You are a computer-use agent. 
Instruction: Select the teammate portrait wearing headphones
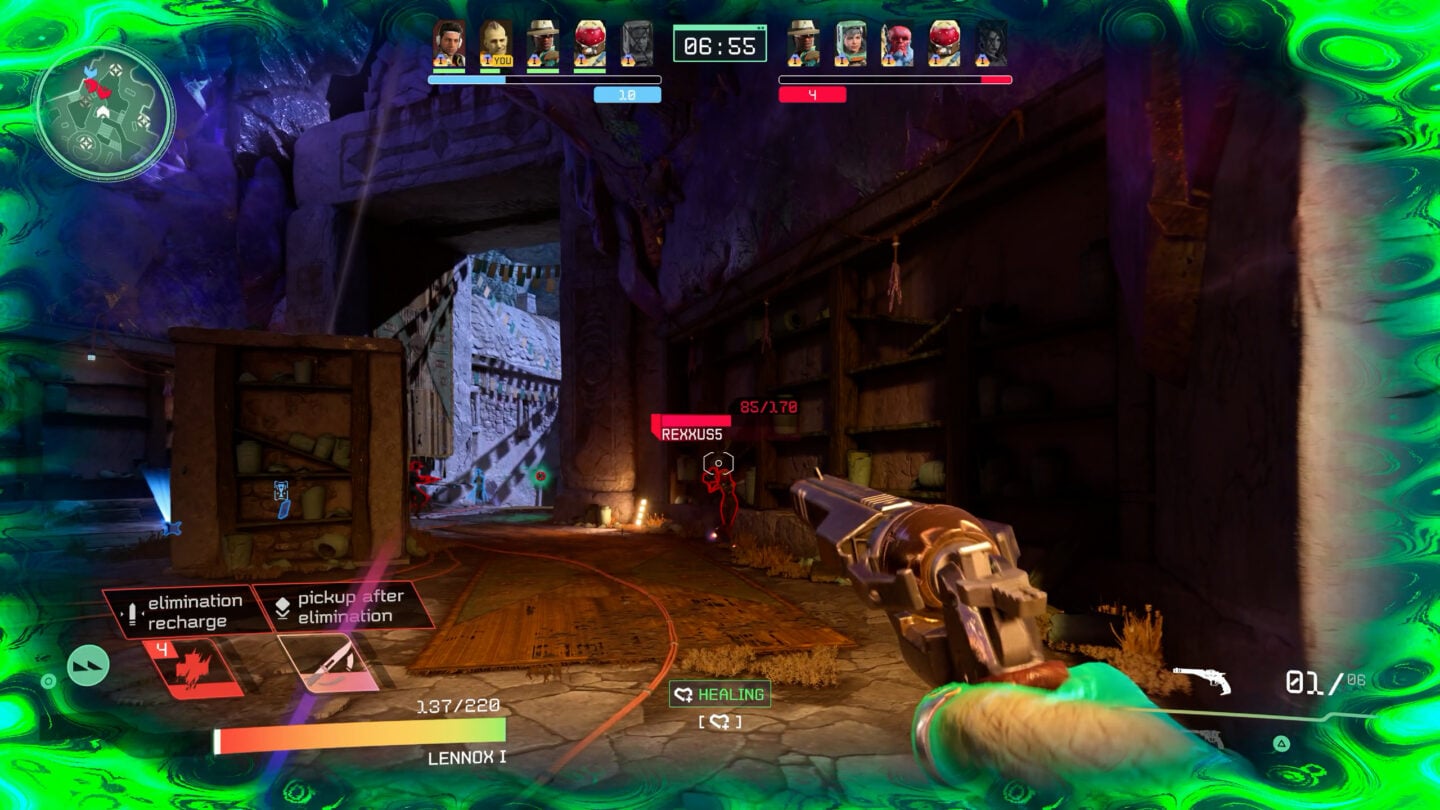click(448, 44)
